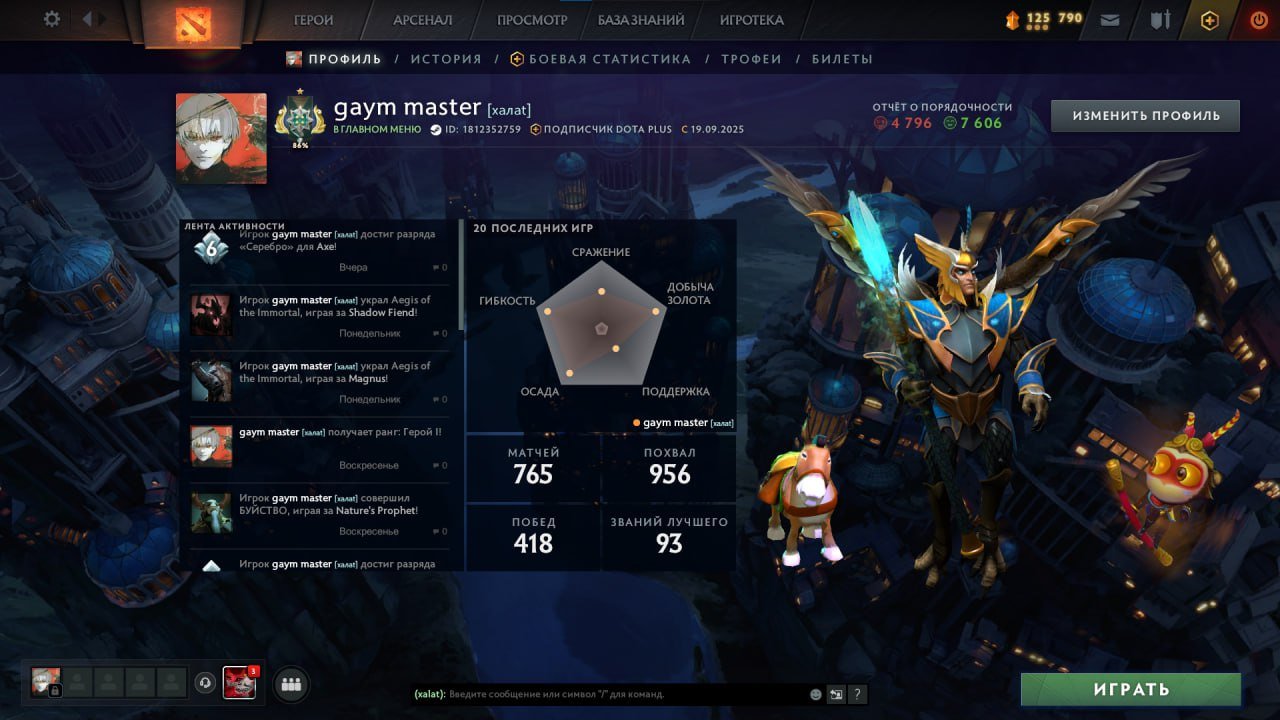
Task: Open the Арсенал menu
Action: coord(422,20)
